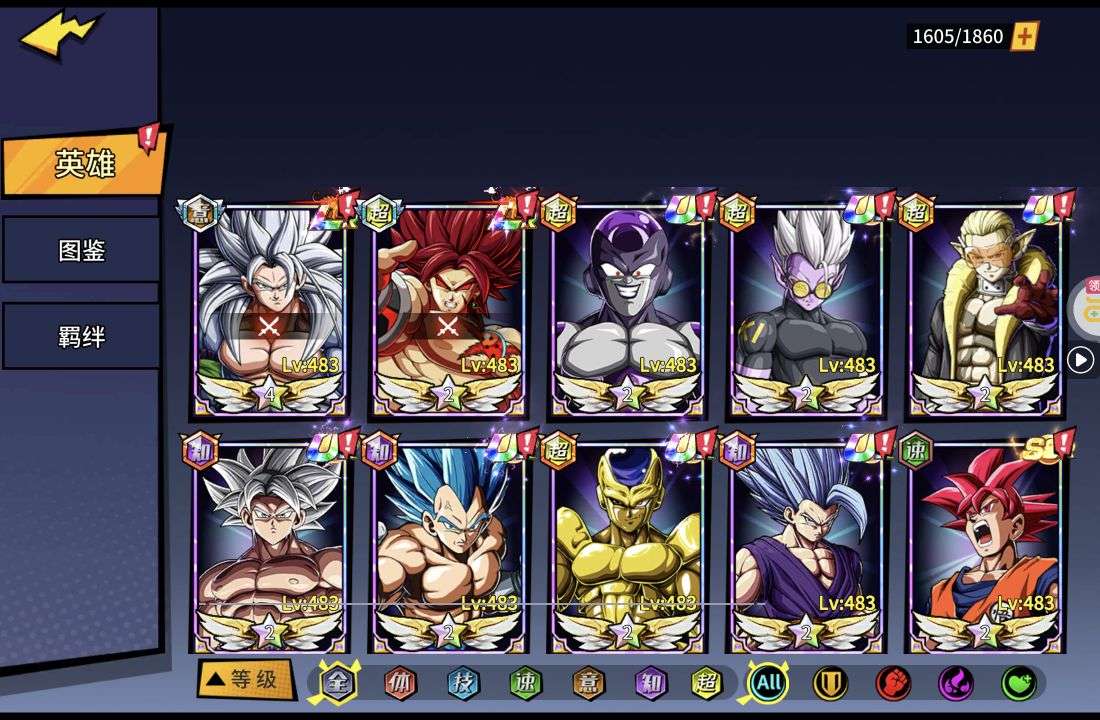Image resolution: width=1100 pixels, height=720 pixels.
Task: Filter heroes by 速 type
Action: click(525, 684)
